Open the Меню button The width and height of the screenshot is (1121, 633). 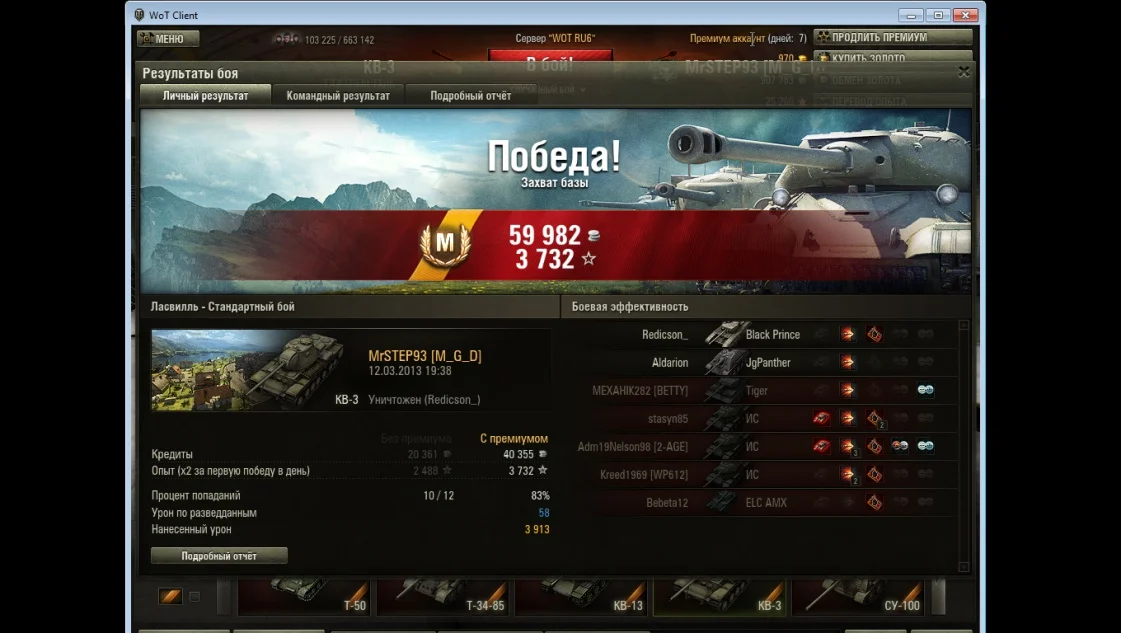click(168, 39)
